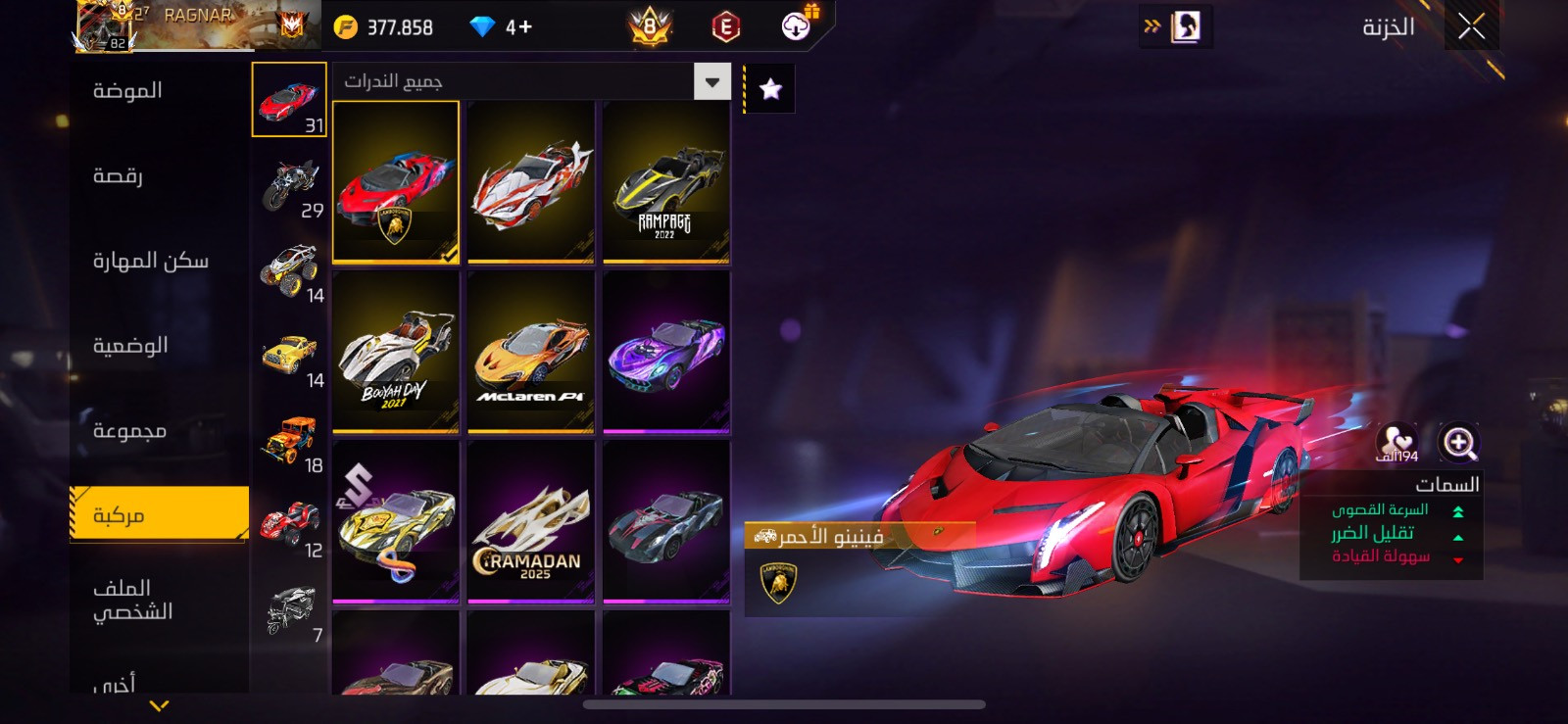
Task: Open the رقصة emote menu
Action: tap(118, 176)
